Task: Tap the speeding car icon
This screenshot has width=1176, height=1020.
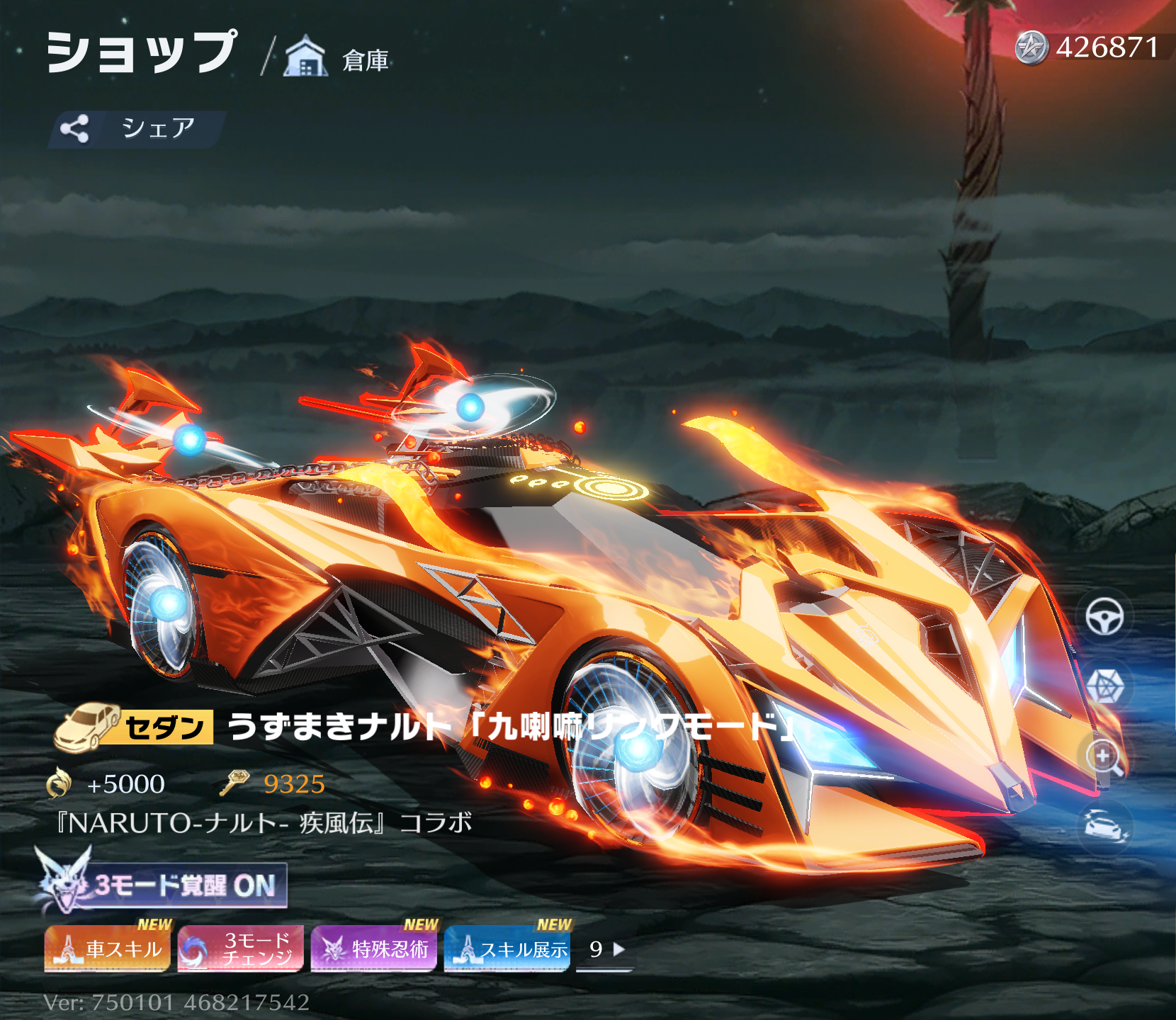Action: tap(1104, 826)
